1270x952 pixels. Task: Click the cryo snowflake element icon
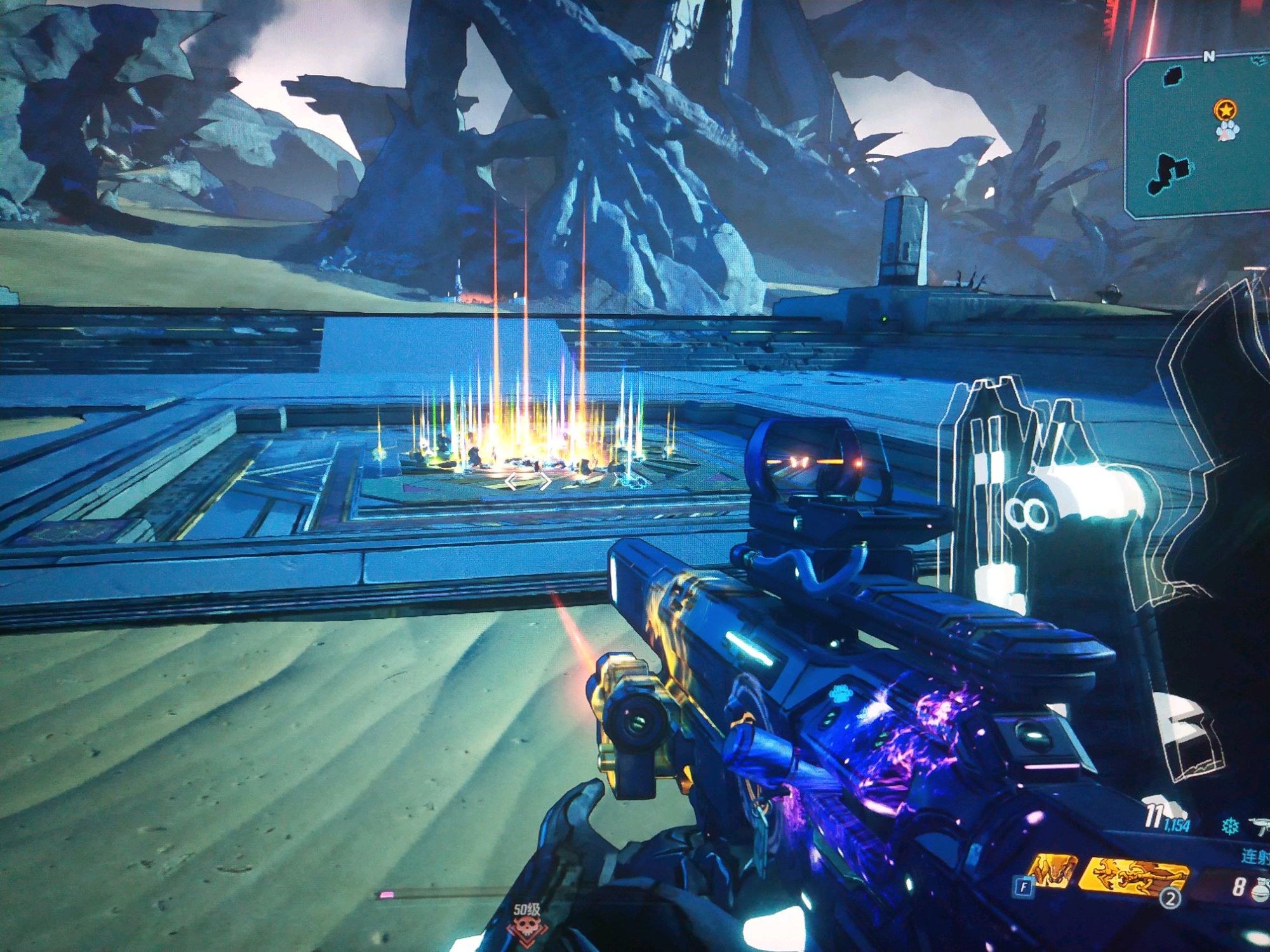pyautogui.click(x=1230, y=826)
